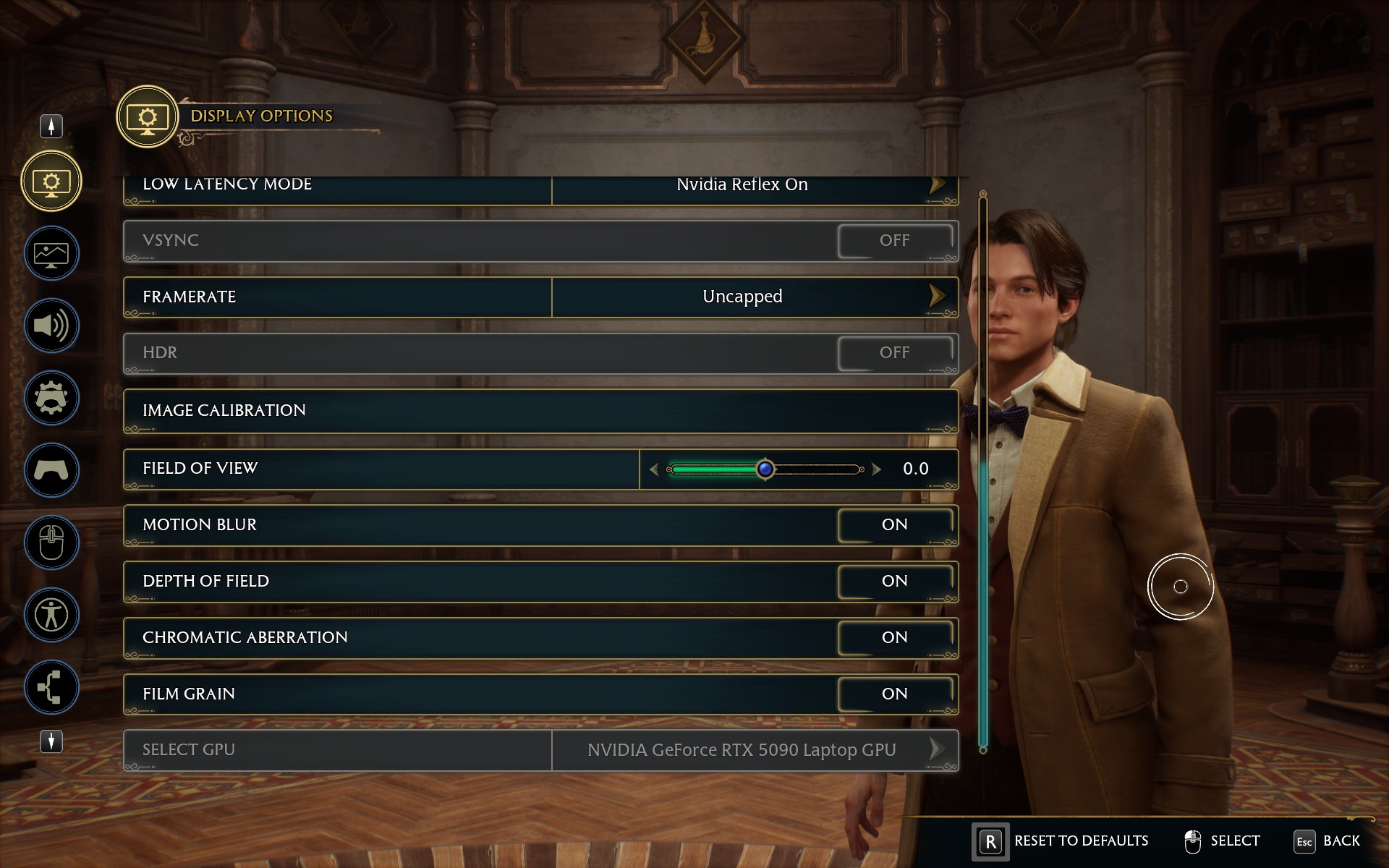Switch to the Graphics options tab

pos(51,253)
